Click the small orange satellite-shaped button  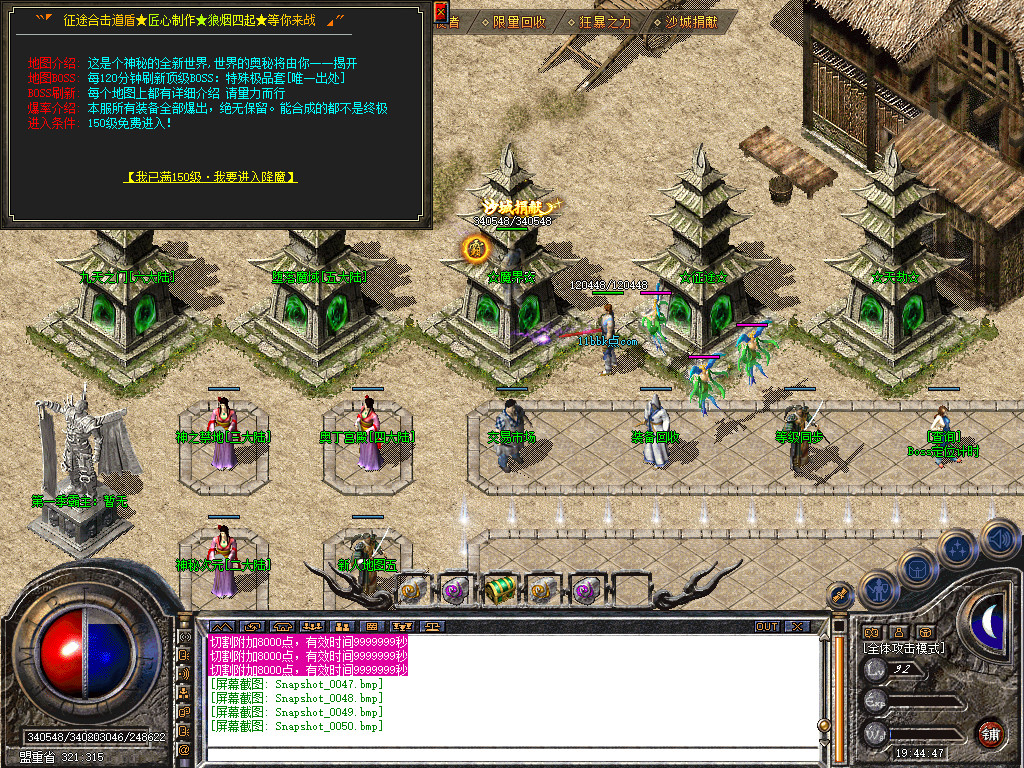coord(840,594)
